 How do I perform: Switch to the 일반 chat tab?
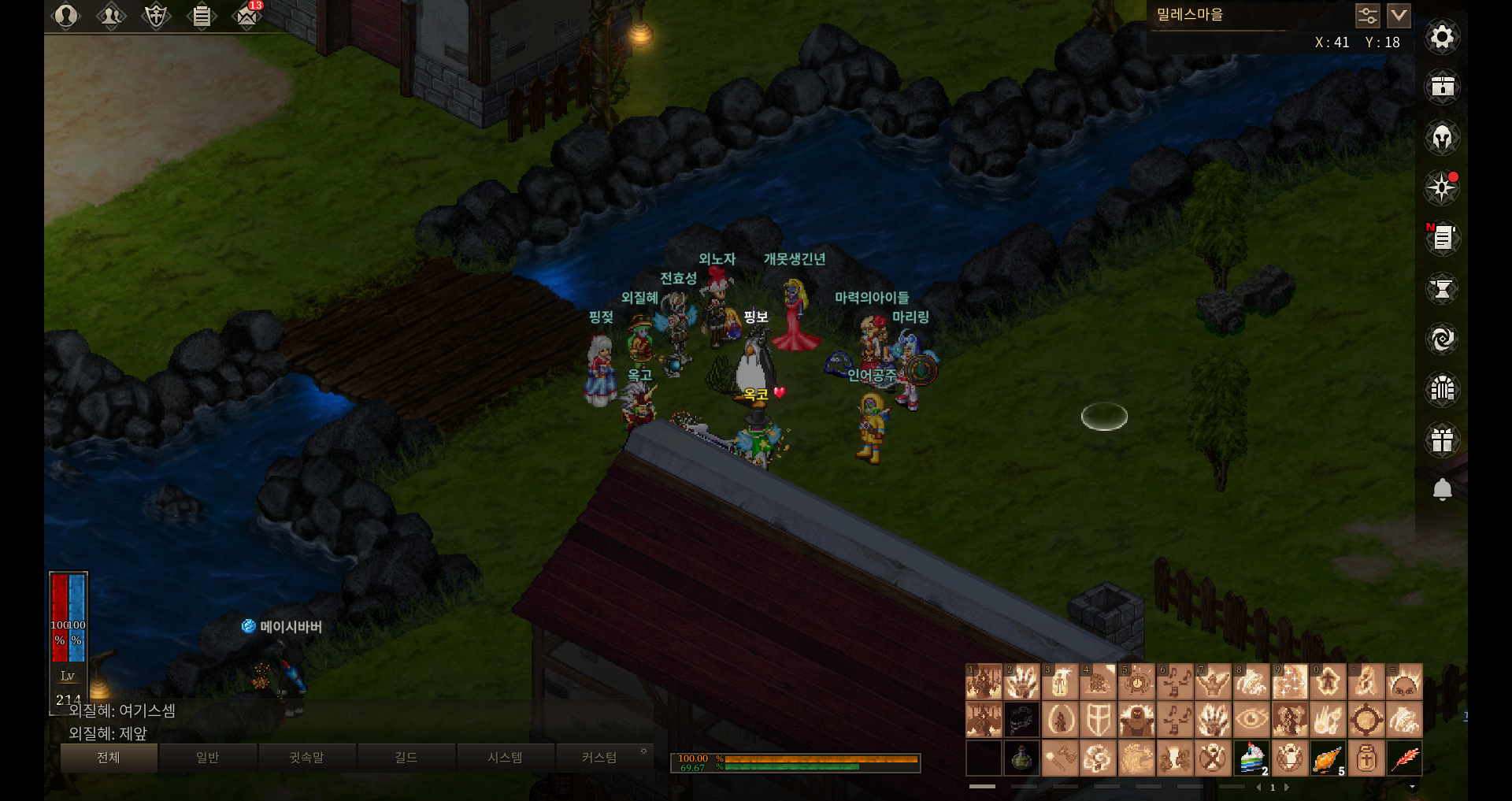click(x=207, y=758)
